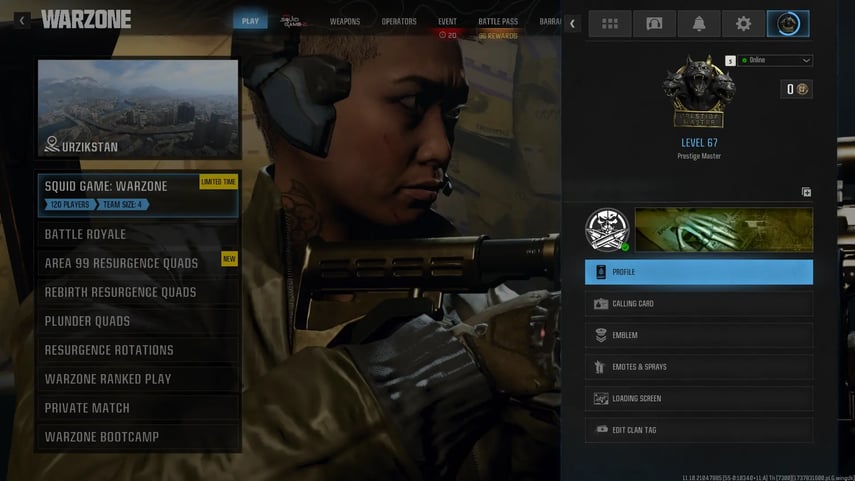Show notifications via the bell icon

point(698,23)
